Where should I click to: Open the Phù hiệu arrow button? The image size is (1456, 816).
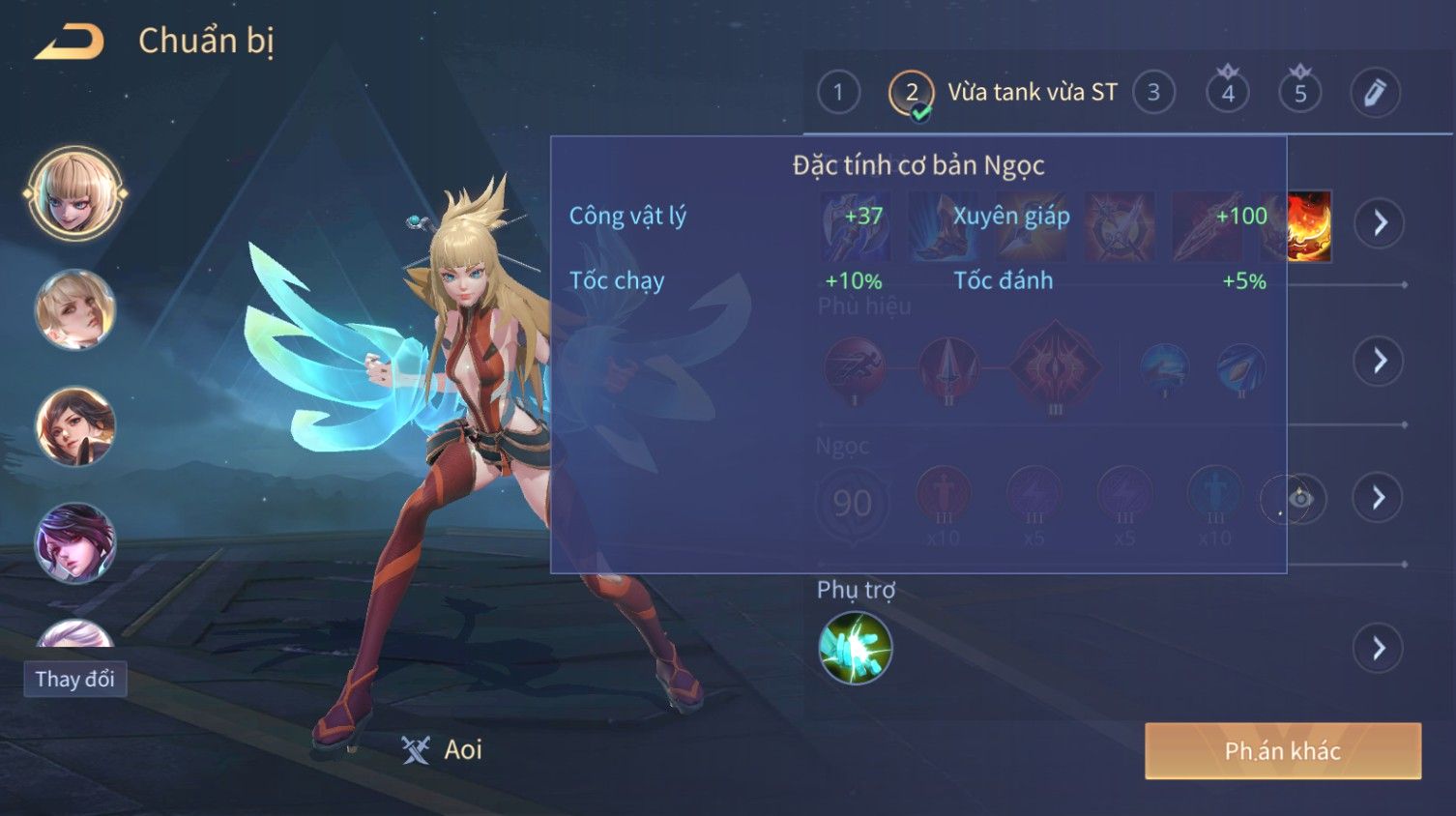click(x=1380, y=361)
